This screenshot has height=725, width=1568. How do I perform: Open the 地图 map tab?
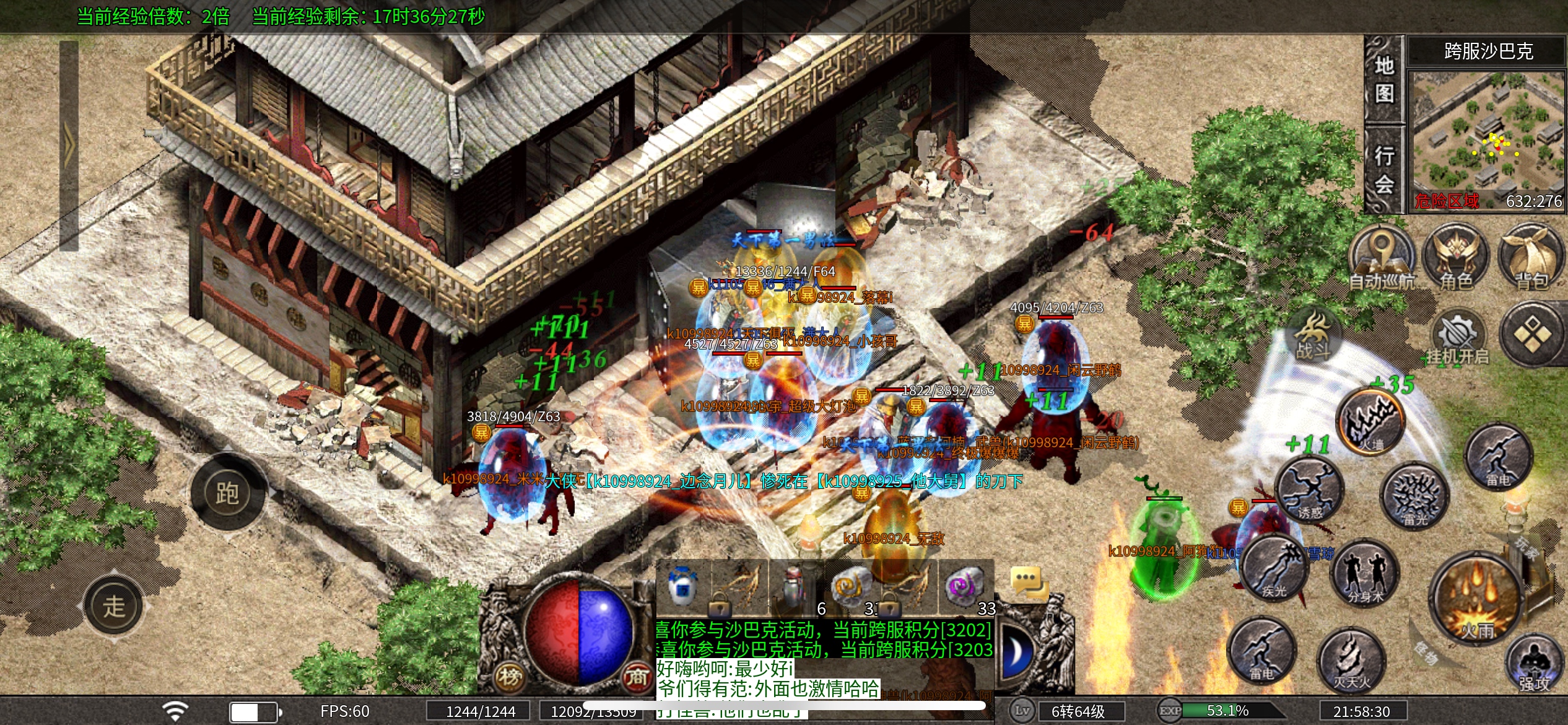click(1384, 79)
